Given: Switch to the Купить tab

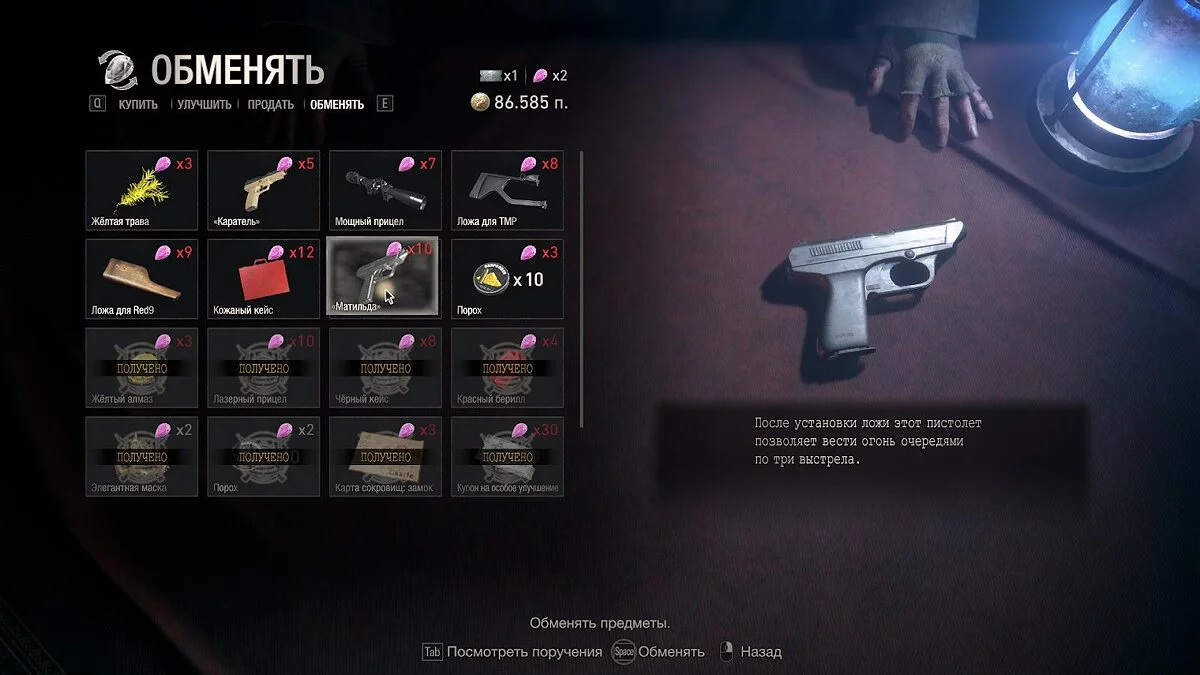Looking at the screenshot, I should (138, 104).
